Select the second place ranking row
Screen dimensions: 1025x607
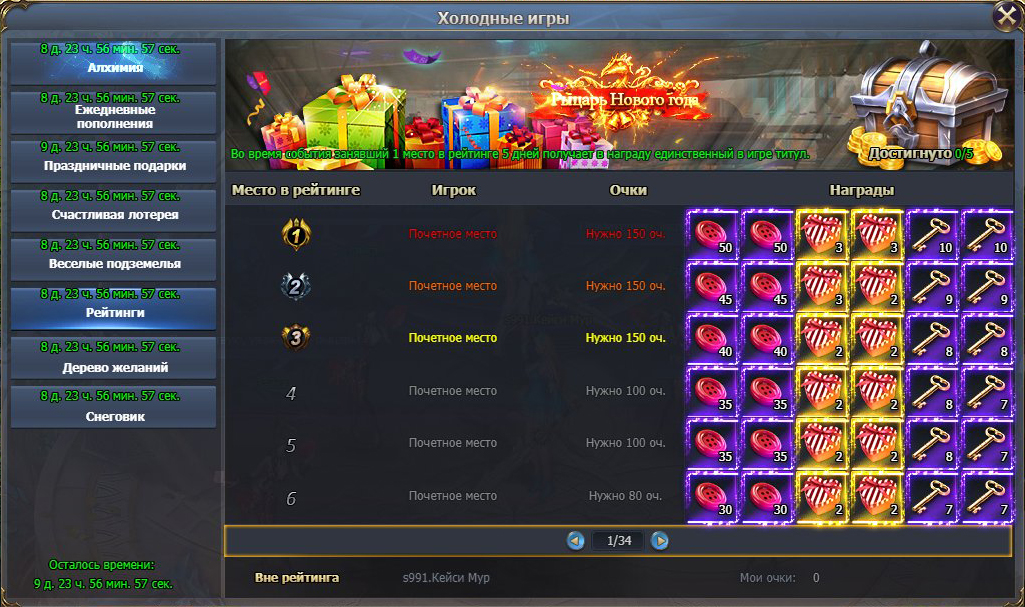pos(453,286)
